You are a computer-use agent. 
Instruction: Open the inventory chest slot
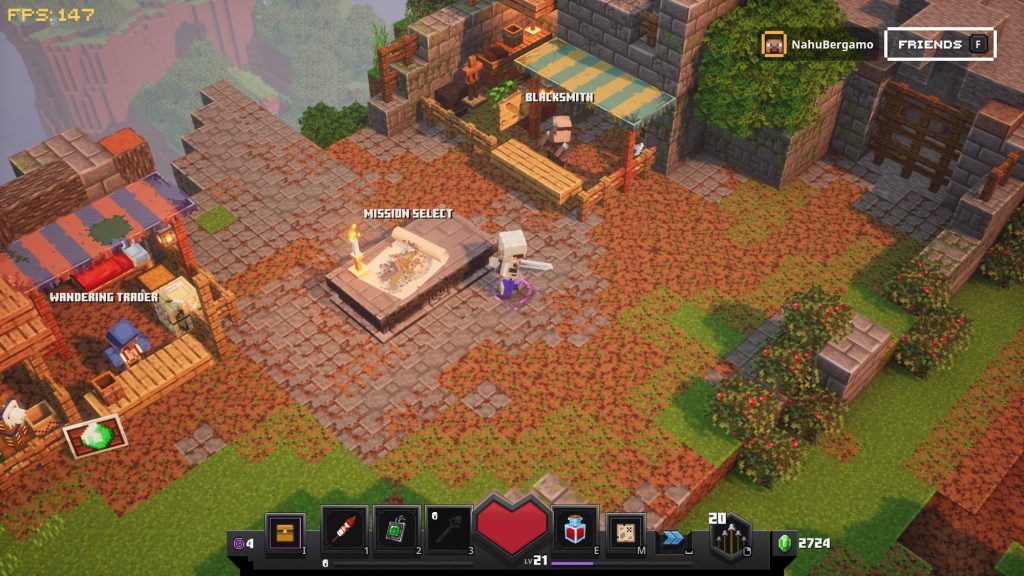[x=285, y=532]
